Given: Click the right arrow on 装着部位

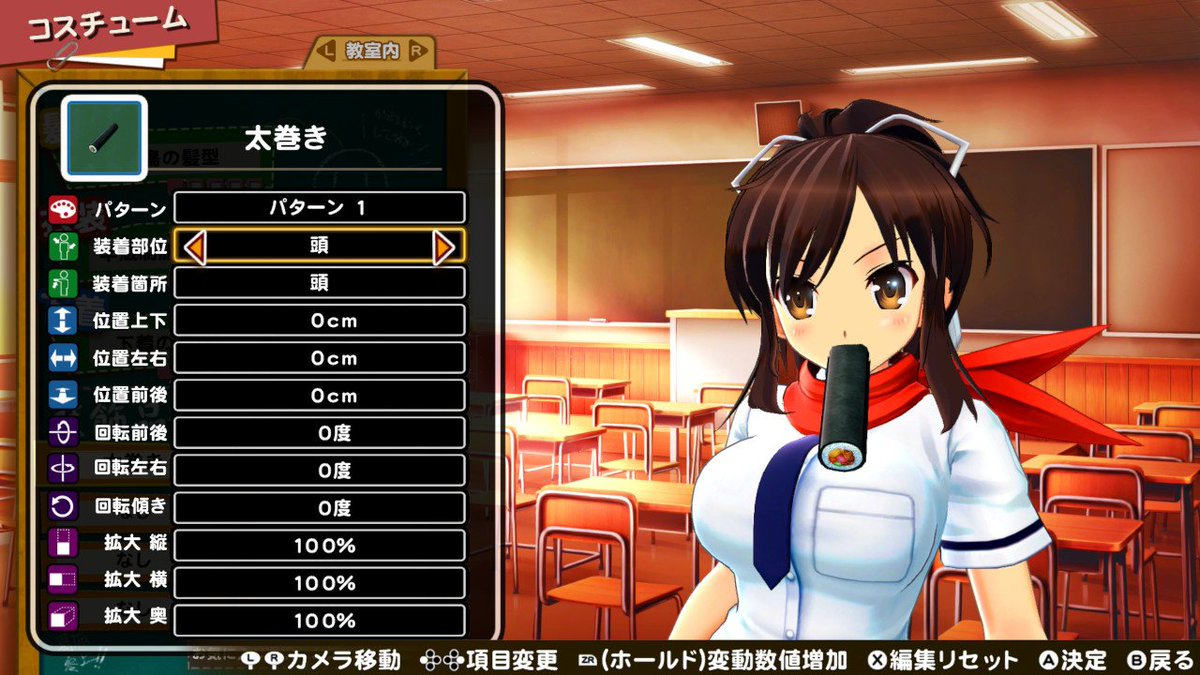Looking at the screenshot, I should point(444,246).
